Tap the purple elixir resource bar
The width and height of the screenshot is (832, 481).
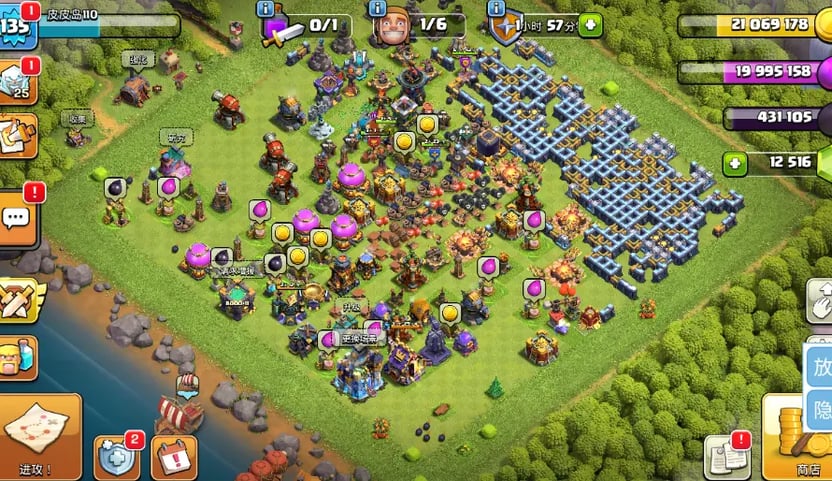coord(750,71)
